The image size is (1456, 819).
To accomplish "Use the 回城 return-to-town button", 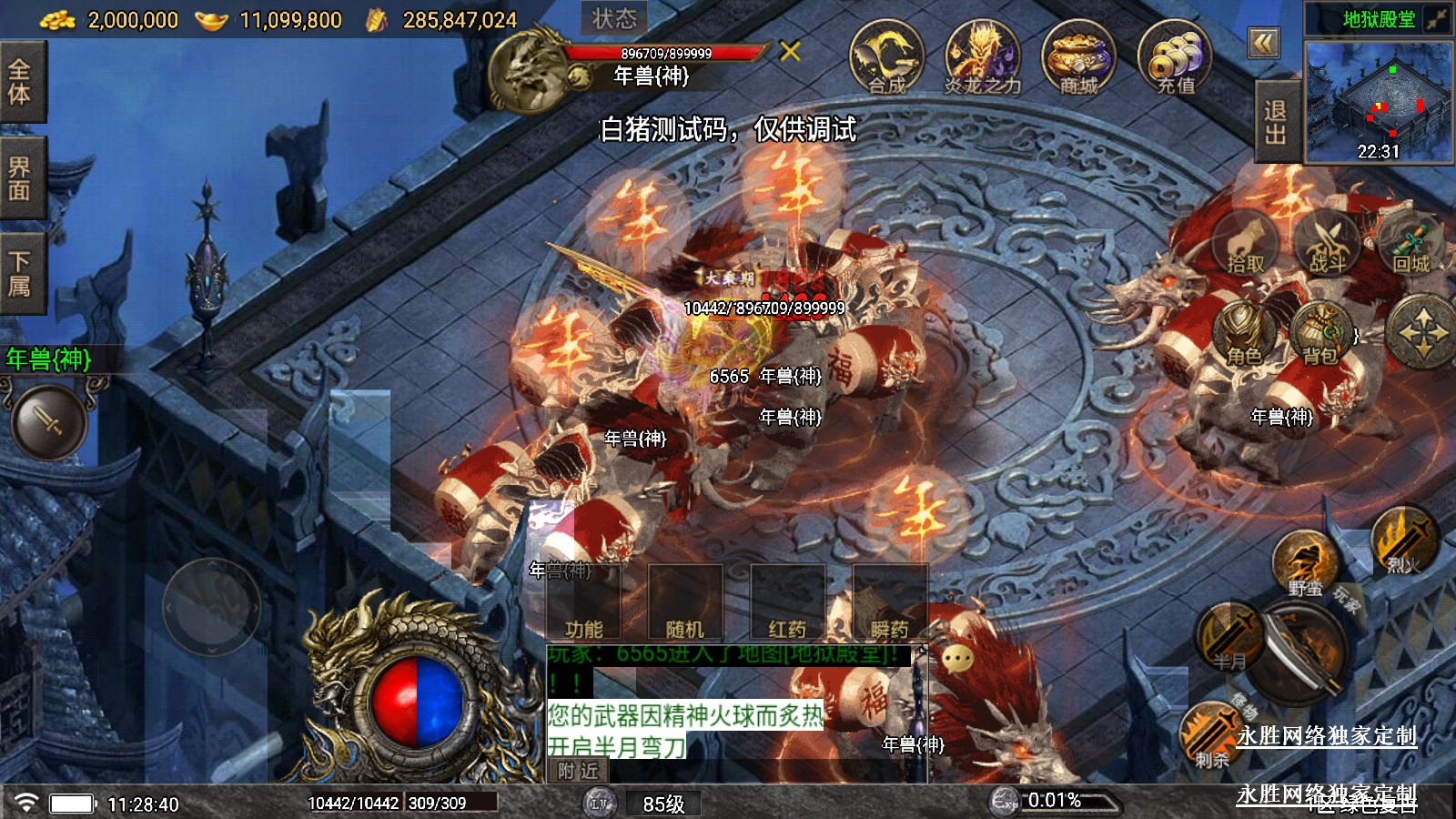I will click(x=1410, y=242).
